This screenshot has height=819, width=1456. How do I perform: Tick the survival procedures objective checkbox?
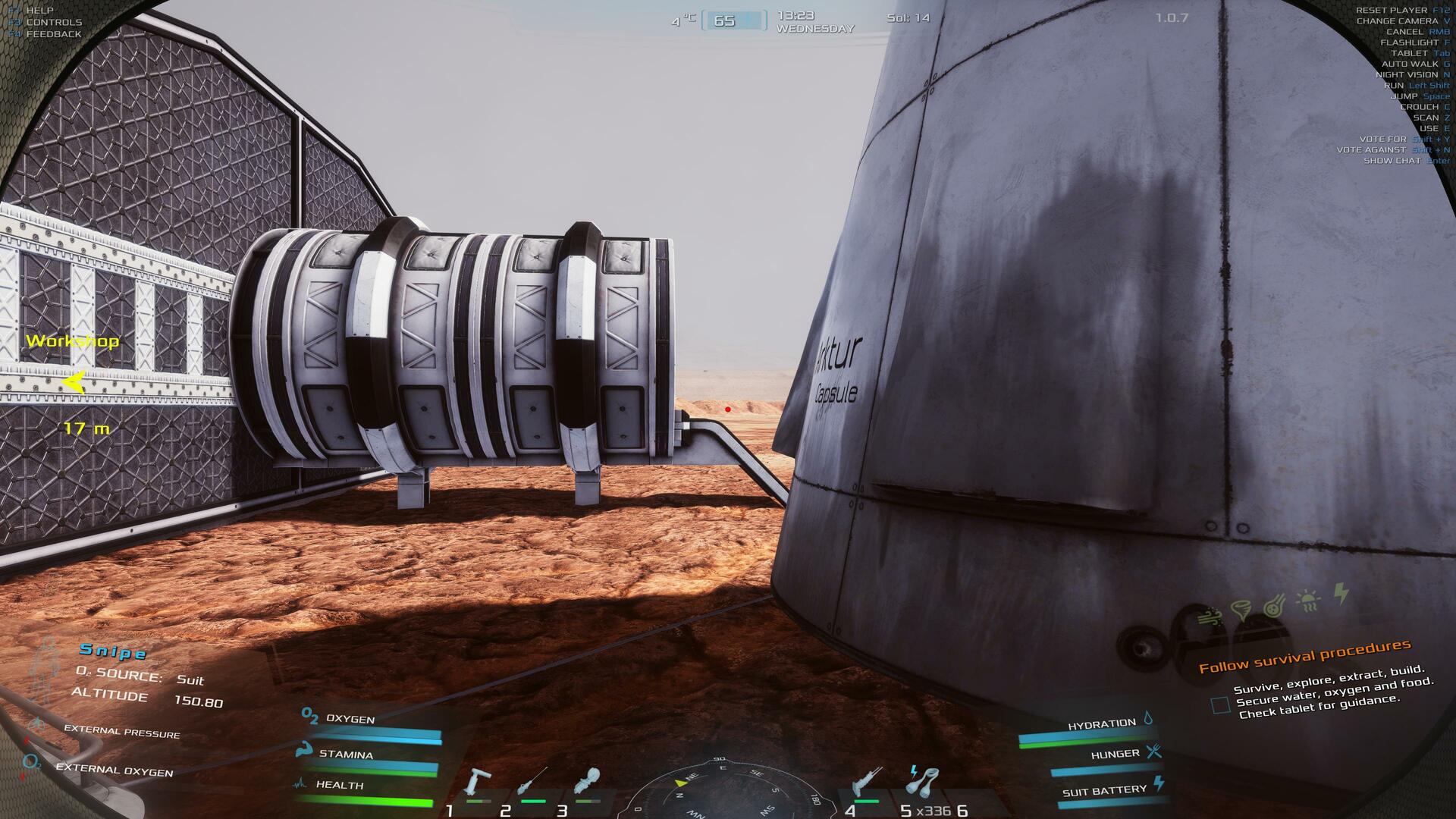pyautogui.click(x=1220, y=705)
